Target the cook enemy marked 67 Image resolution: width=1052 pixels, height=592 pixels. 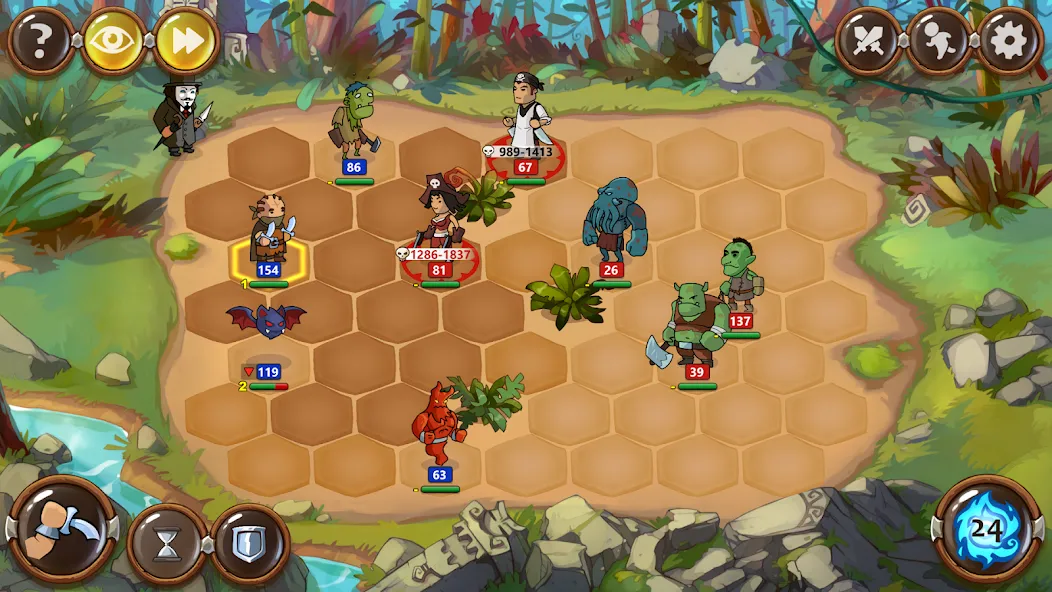(x=527, y=118)
